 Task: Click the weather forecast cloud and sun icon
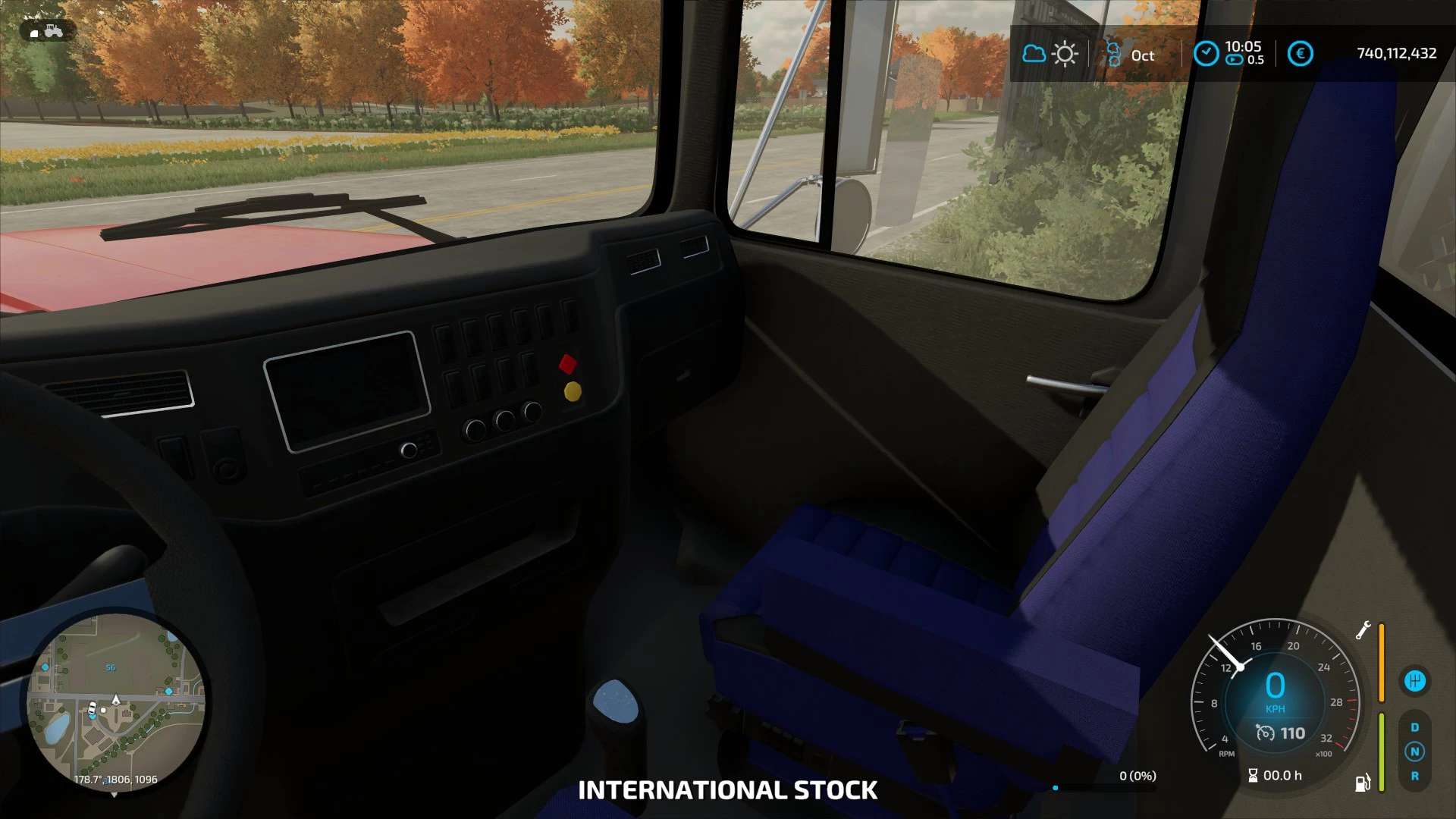(1050, 54)
